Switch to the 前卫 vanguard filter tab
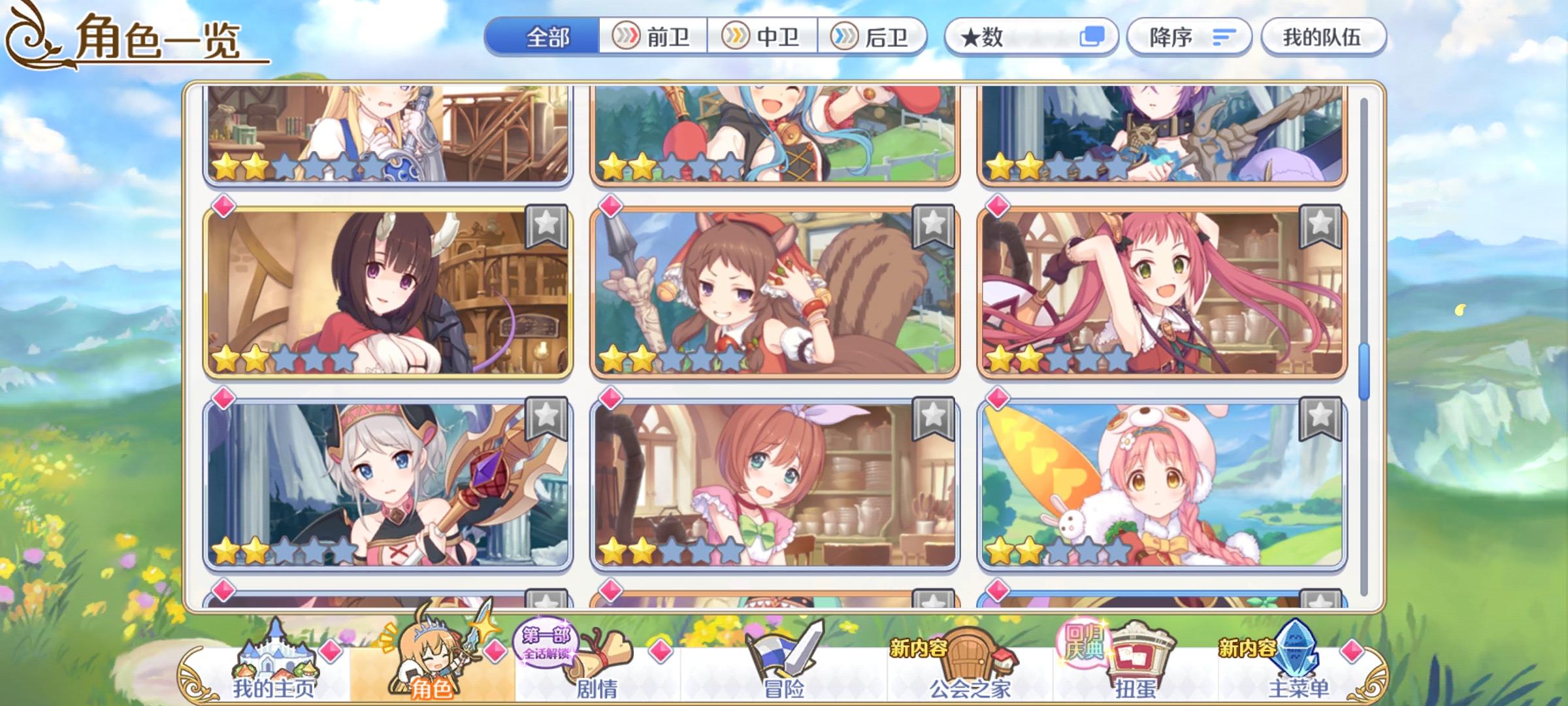This screenshot has height=706, width=1568. tap(656, 37)
